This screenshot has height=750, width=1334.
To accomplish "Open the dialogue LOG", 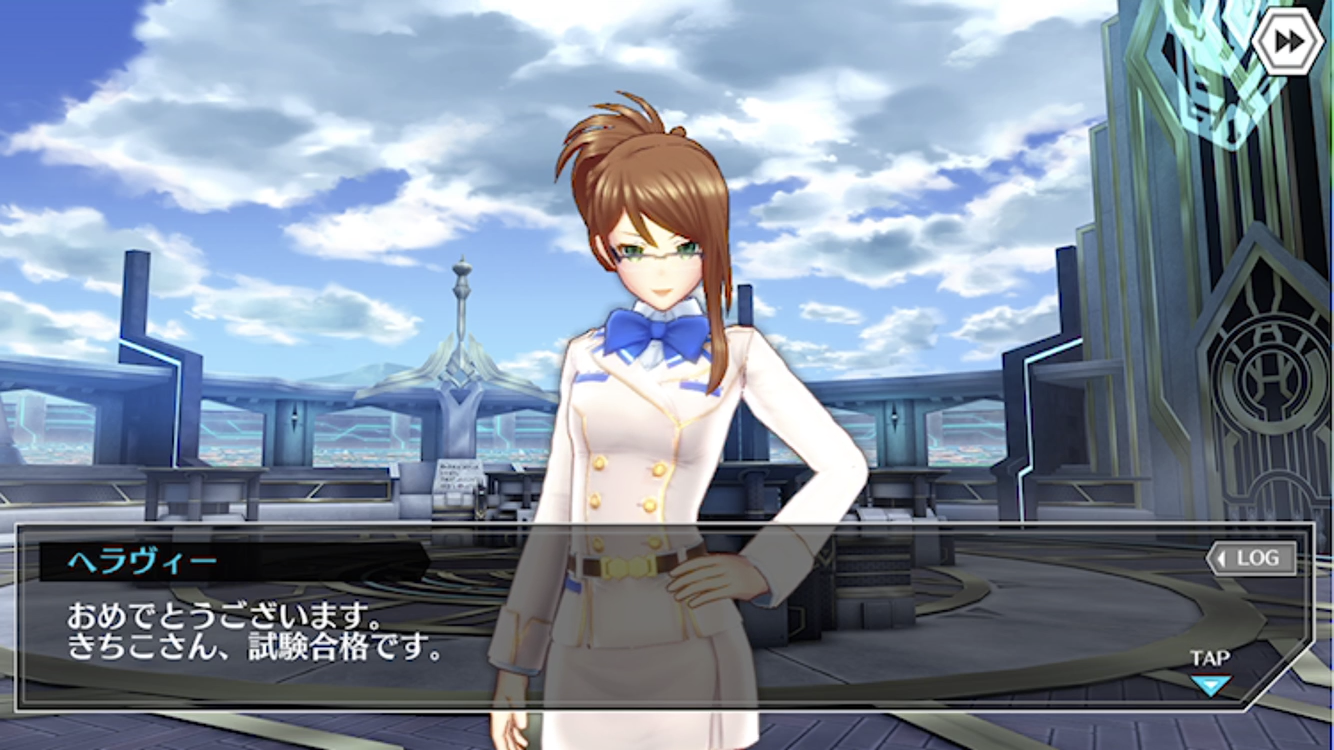I will click(x=1252, y=559).
